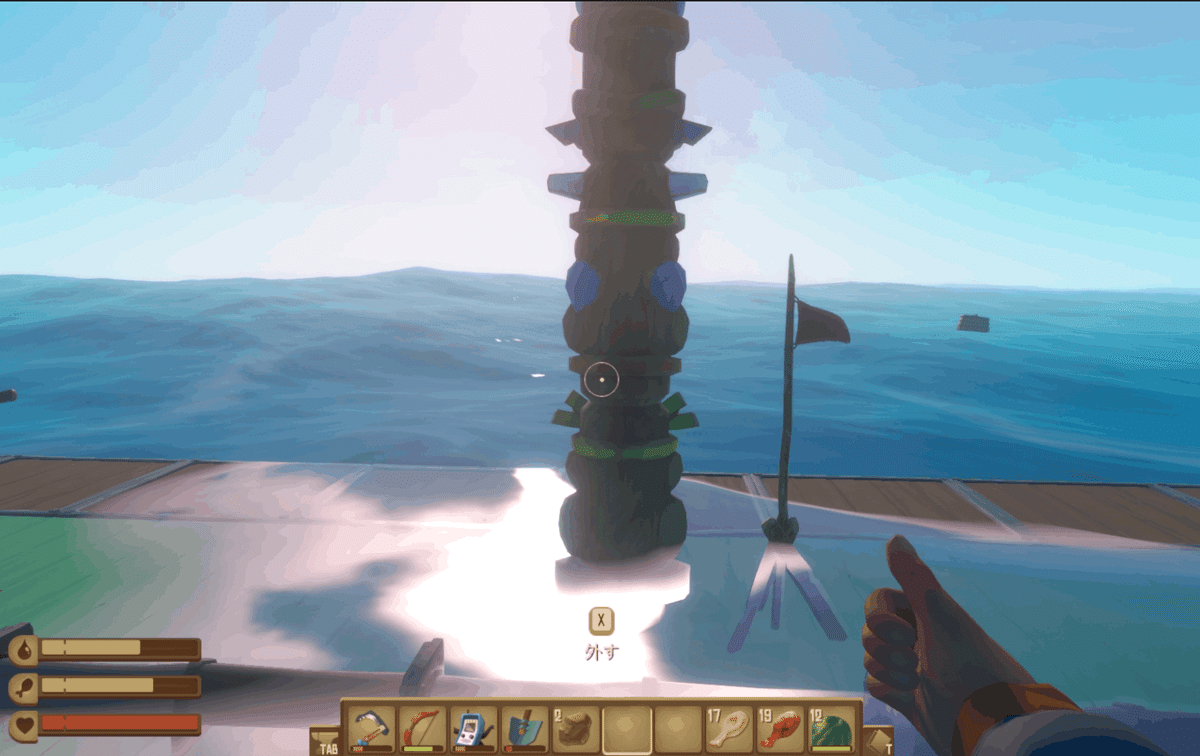Open the inventory via the TAB icon

[326, 742]
